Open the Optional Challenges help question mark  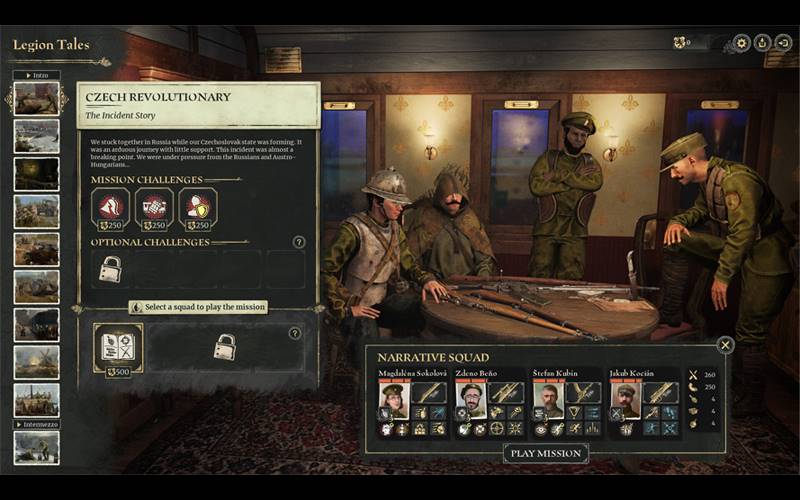pos(298,242)
